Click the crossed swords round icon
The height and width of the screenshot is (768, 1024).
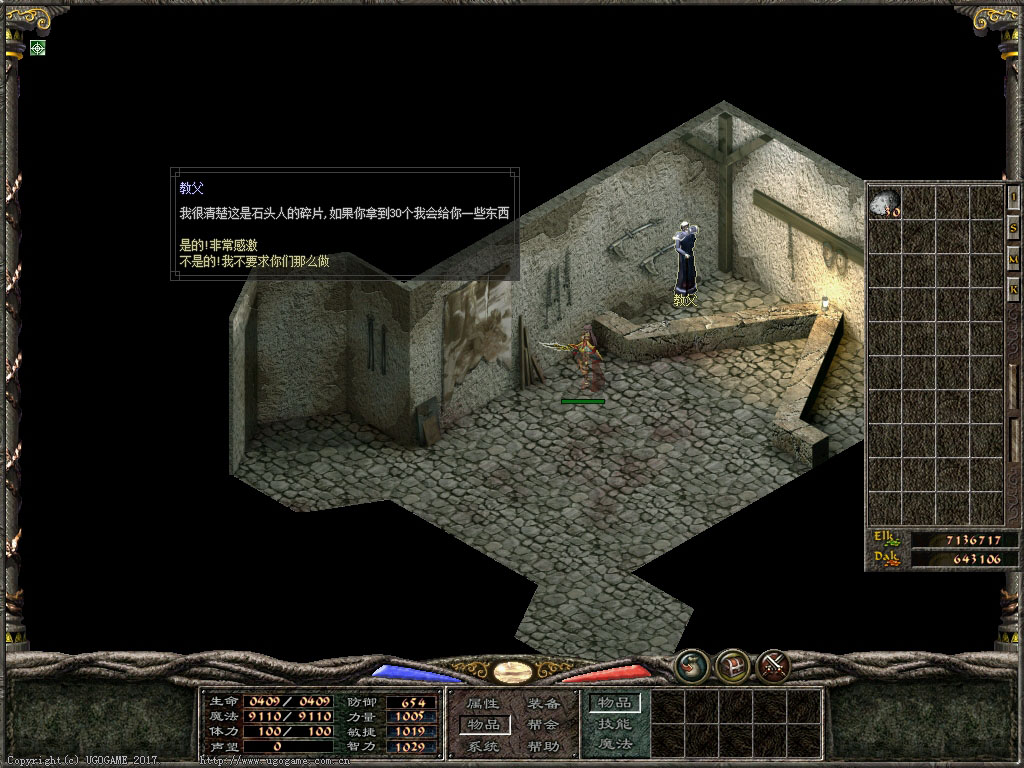point(773,664)
